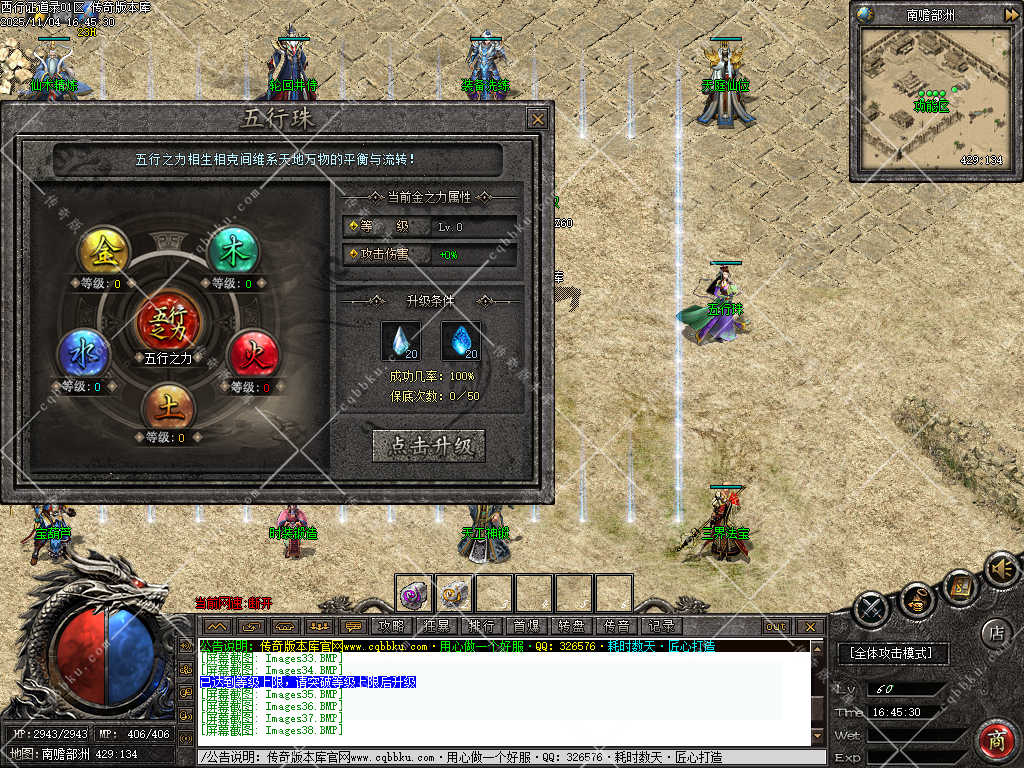
Task: Select the yellow 金 element orb
Action: click(105, 251)
